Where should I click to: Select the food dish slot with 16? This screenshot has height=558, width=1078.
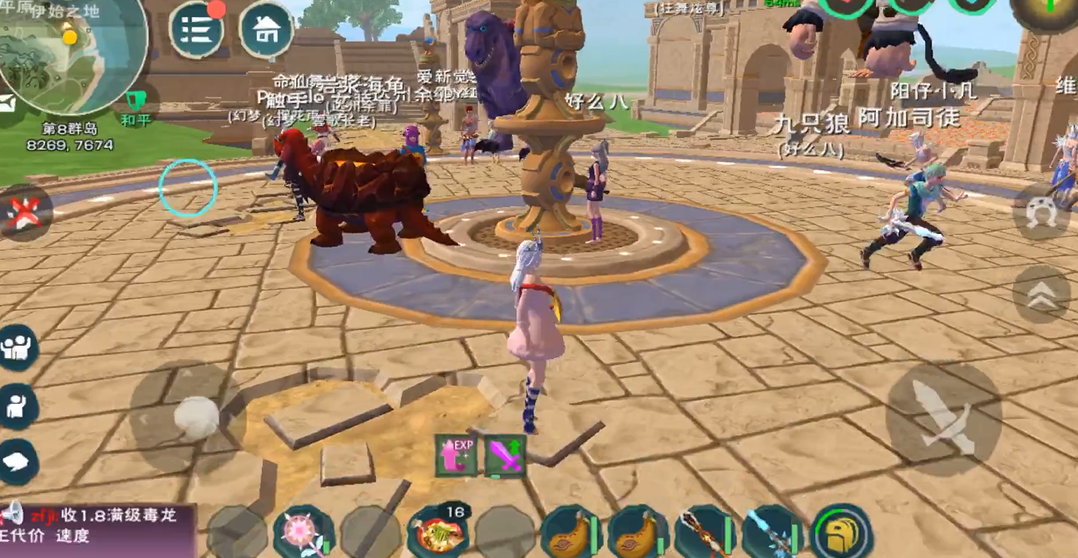click(438, 530)
